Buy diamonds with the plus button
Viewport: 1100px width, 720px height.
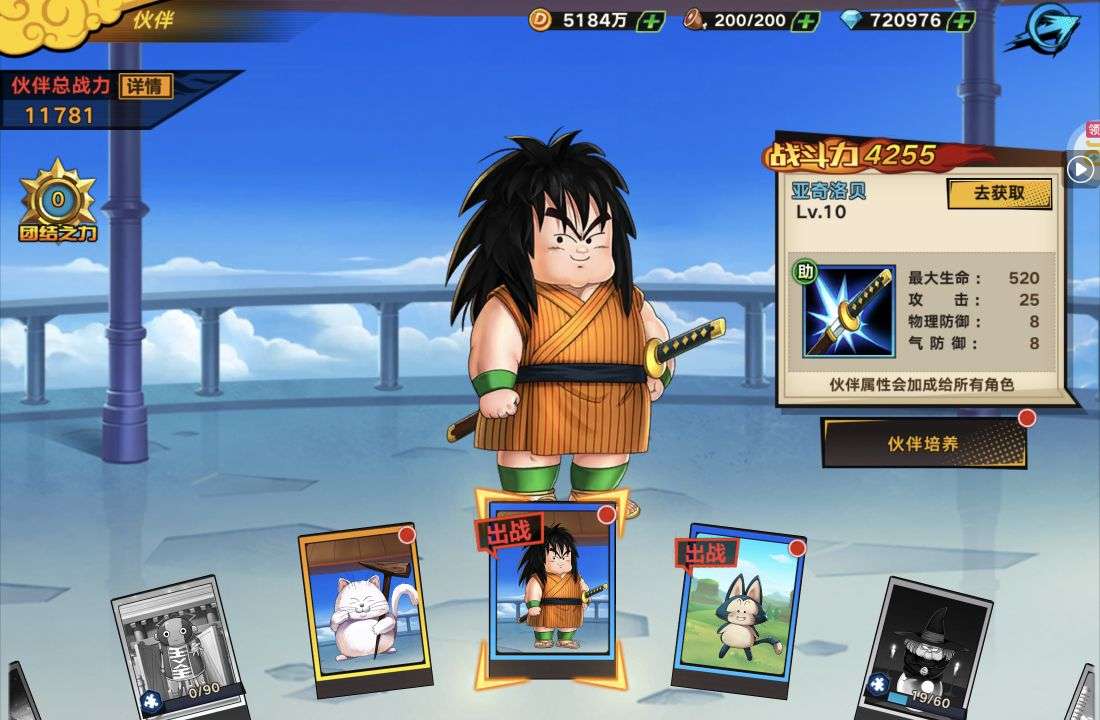tap(961, 20)
